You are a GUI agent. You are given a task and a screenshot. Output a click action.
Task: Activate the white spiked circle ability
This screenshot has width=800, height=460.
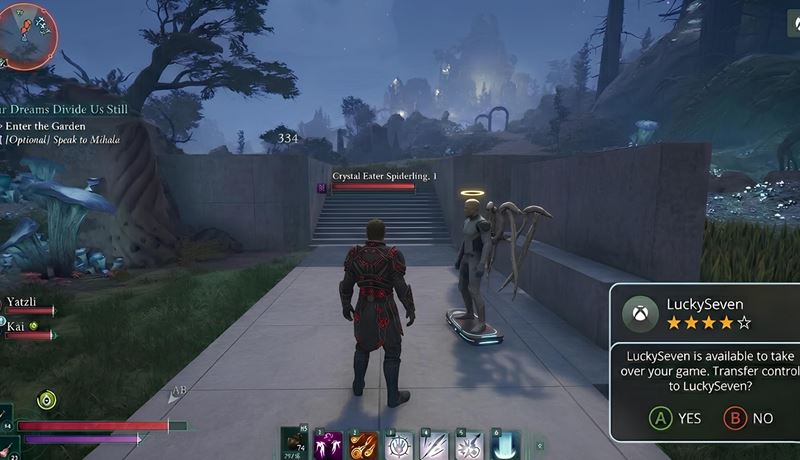[x=398, y=445]
